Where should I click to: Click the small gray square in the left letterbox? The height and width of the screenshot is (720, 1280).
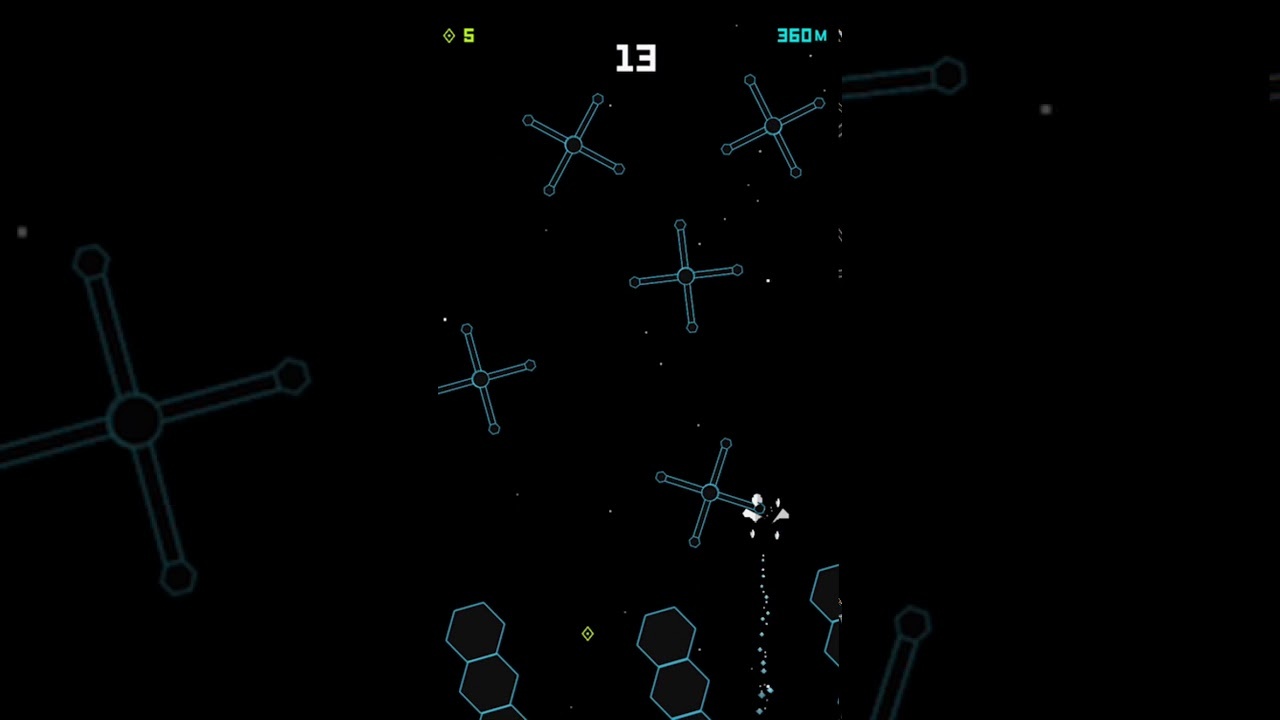[22, 232]
